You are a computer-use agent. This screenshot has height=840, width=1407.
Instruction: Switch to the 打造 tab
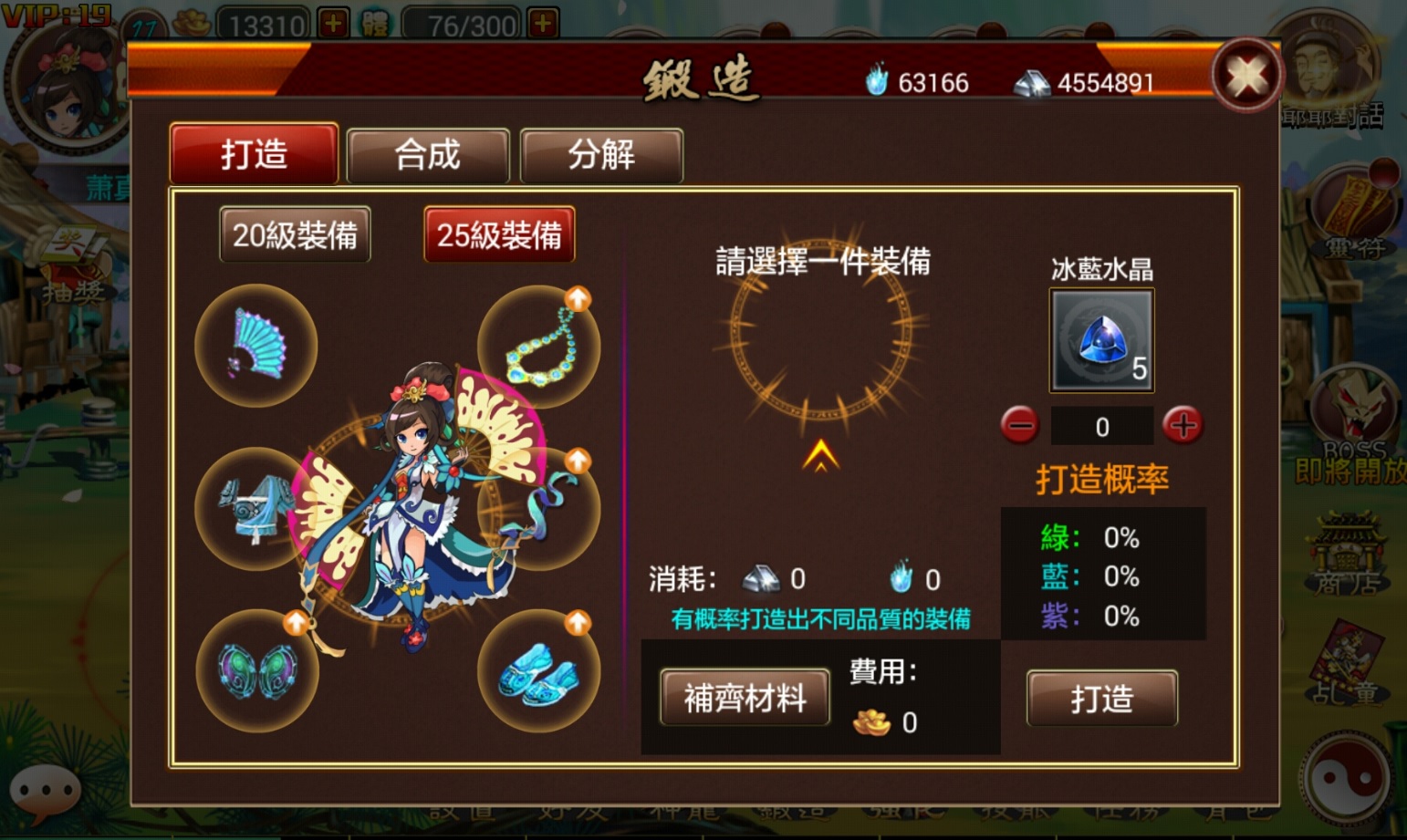tap(254, 154)
